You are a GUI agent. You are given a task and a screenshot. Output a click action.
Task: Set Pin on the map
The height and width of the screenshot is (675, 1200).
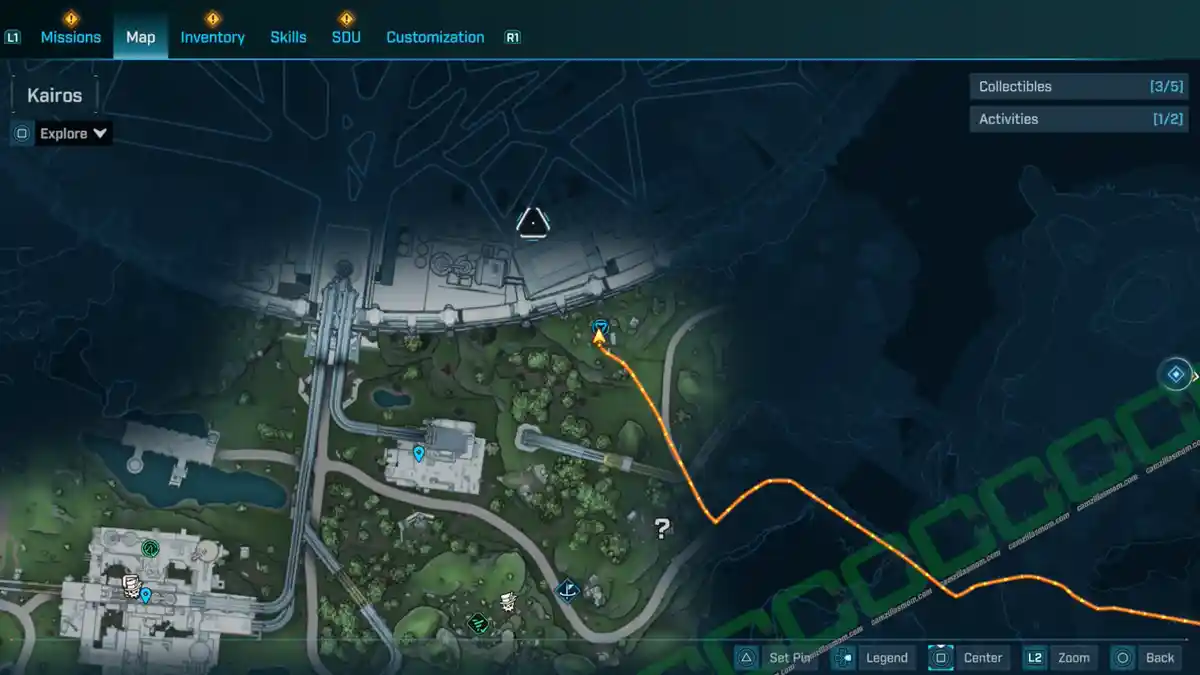click(x=777, y=657)
